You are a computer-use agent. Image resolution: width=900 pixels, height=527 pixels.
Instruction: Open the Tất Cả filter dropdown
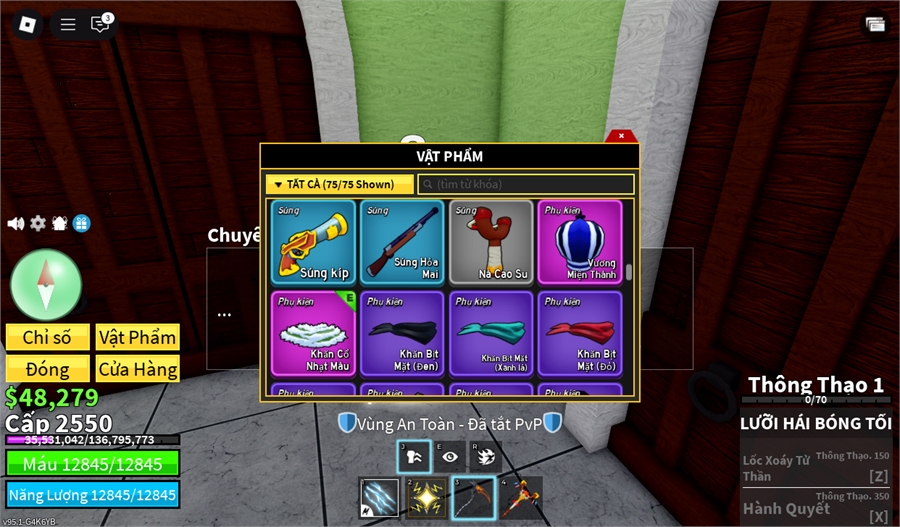(x=340, y=184)
